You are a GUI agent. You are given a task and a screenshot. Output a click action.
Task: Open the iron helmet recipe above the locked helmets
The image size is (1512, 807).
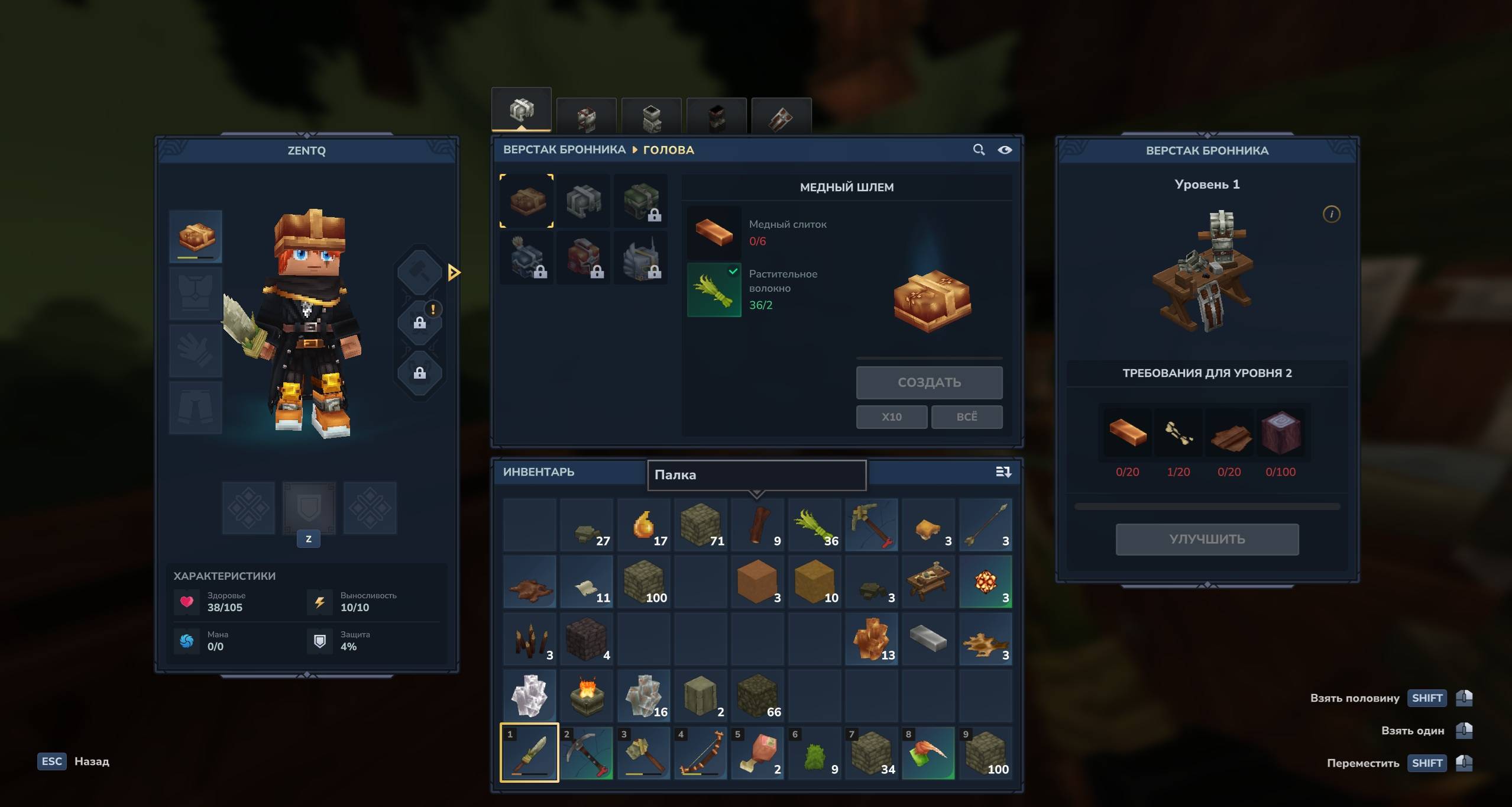coord(584,201)
